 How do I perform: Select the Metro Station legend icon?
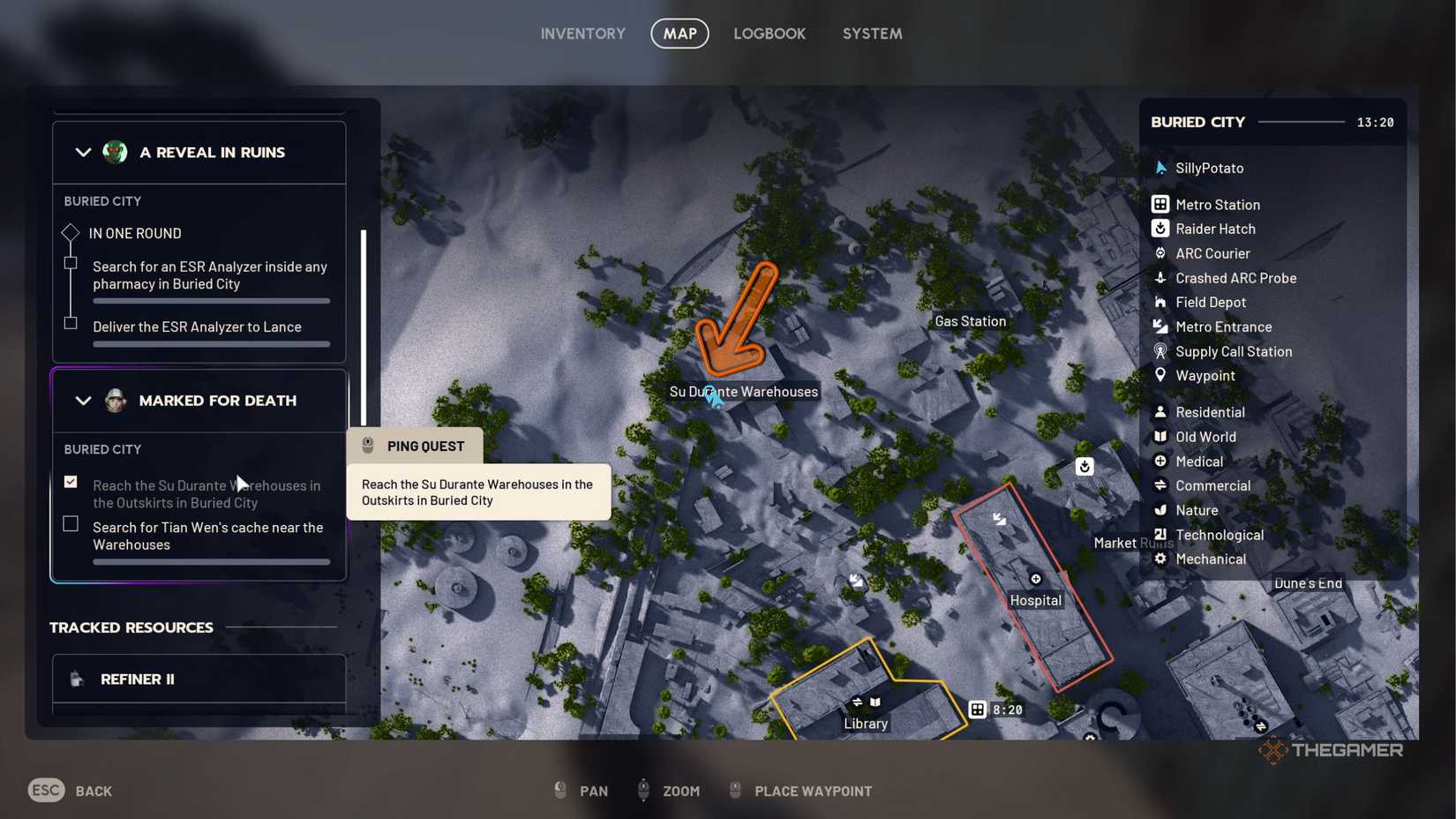coord(1161,204)
